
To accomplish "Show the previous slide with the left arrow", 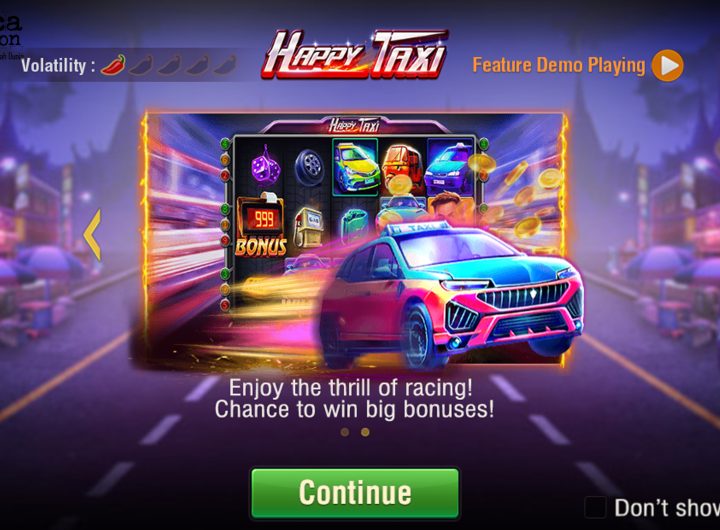I will [92, 236].
